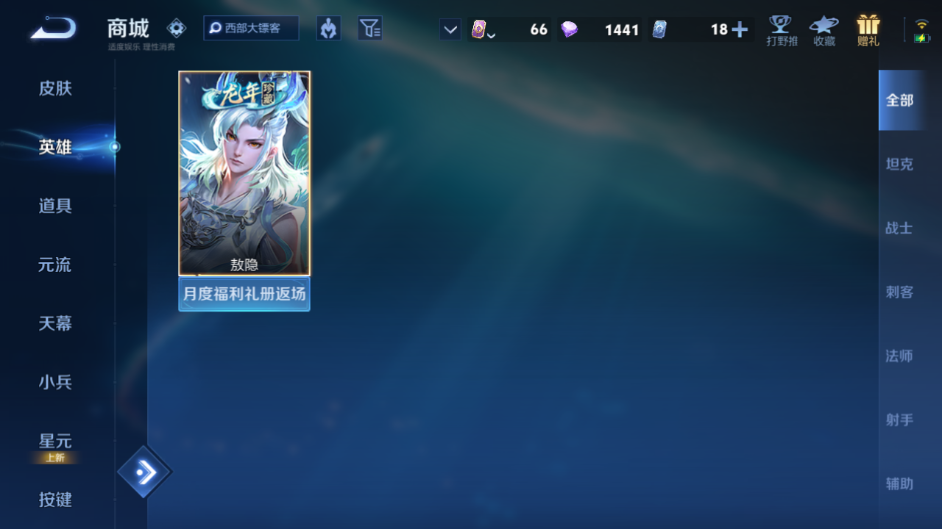Open the 星元 category marked 上新
This screenshot has height=529, width=942.
click(55, 443)
